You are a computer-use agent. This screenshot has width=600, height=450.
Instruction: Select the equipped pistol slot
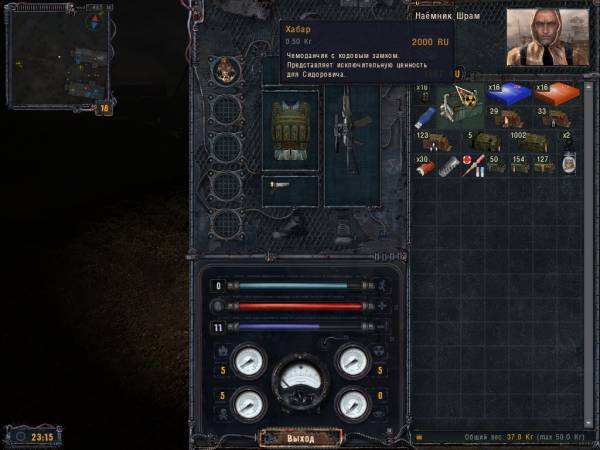(290, 185)
